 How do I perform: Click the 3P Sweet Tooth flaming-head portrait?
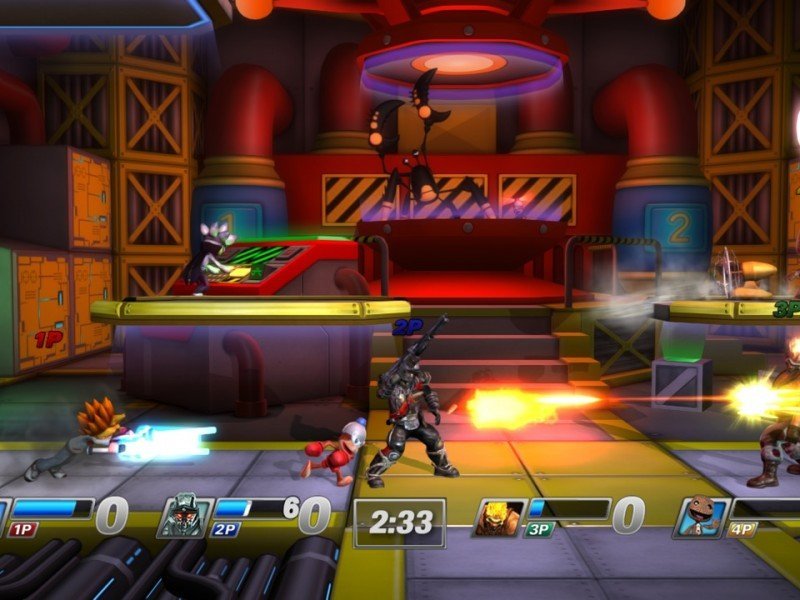pos(499,516)
